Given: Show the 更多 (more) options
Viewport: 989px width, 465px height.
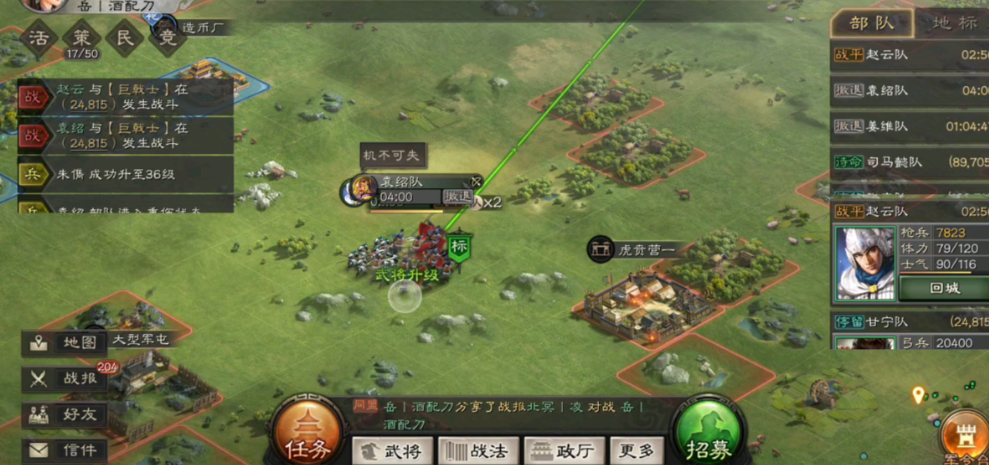Looking at the screenshot, I should tap(635, 452).
